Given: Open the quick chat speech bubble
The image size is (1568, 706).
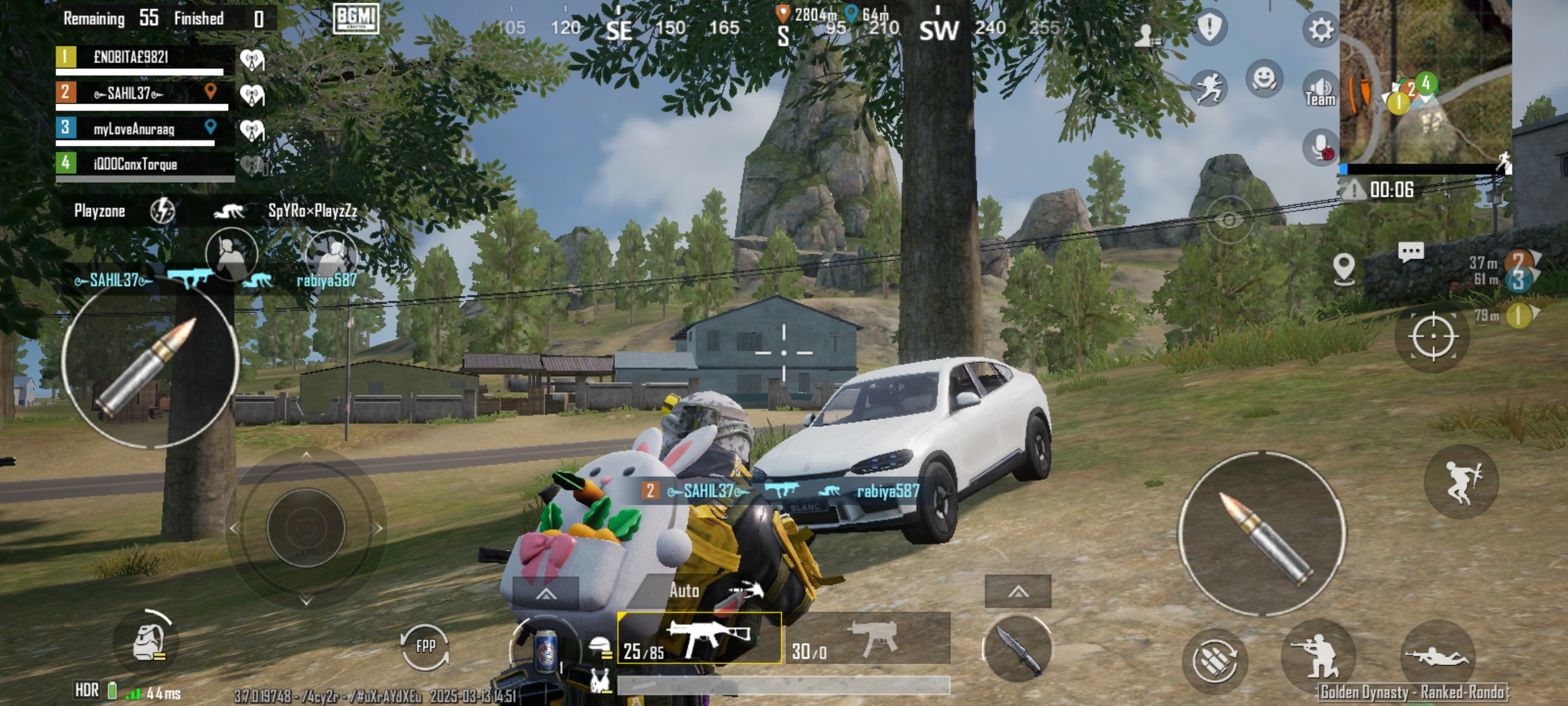Looking at the screenshot, I should tap(1410, 251).
